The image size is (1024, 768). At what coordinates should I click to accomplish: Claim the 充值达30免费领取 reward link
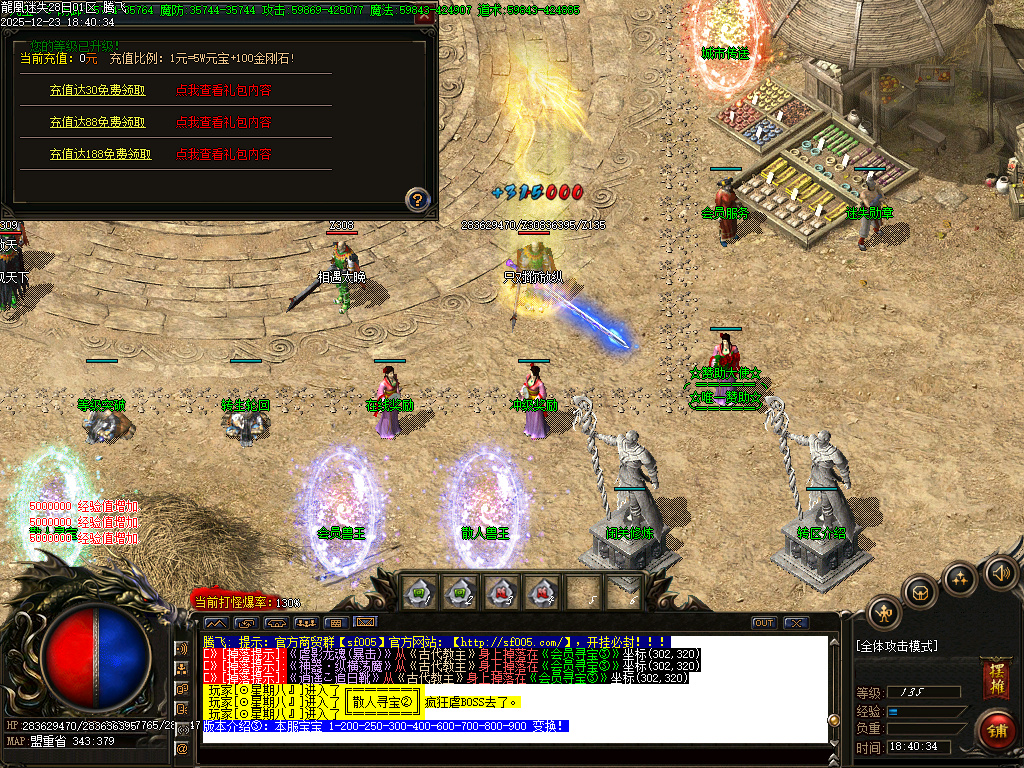click(97, 90)
